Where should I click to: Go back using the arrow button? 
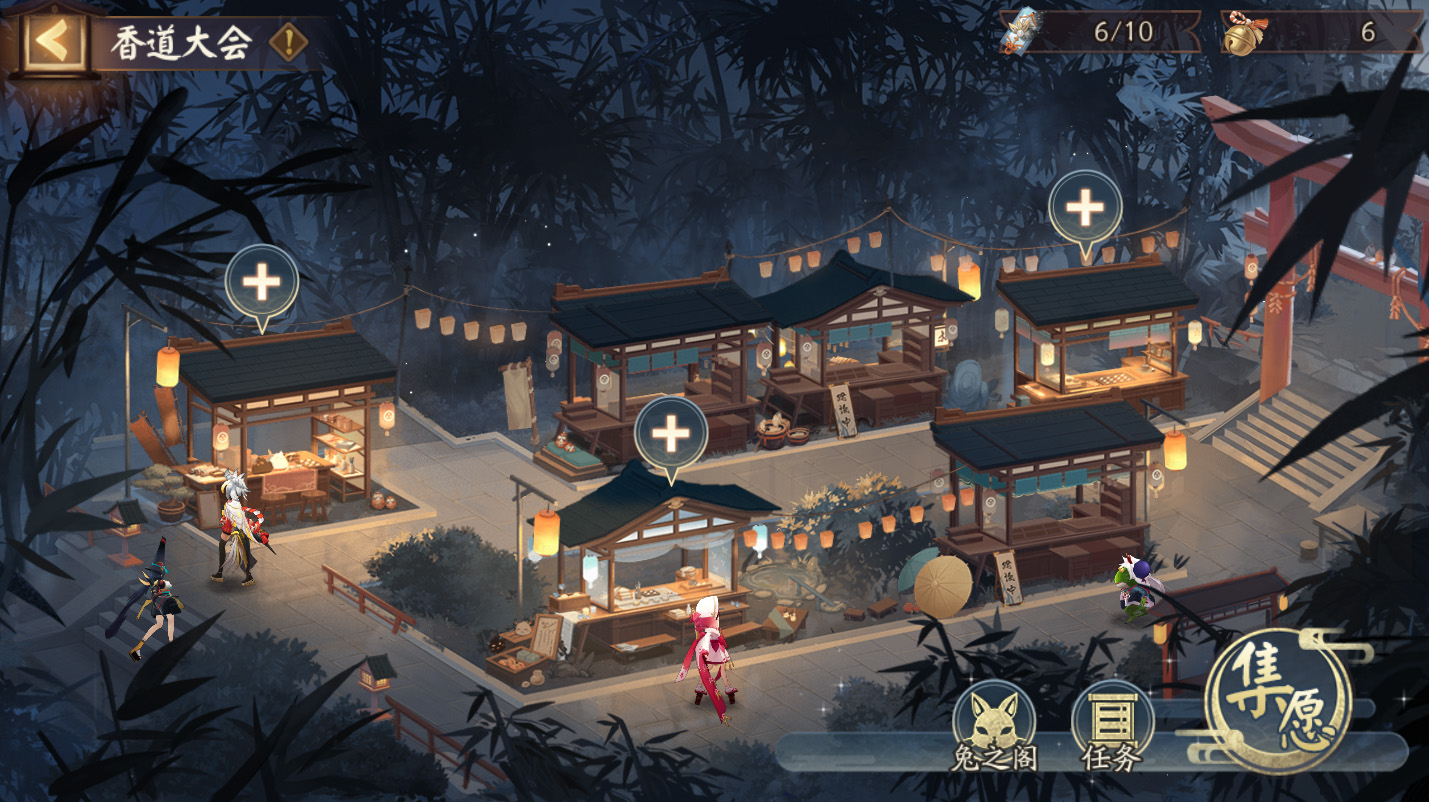(52, 41)
